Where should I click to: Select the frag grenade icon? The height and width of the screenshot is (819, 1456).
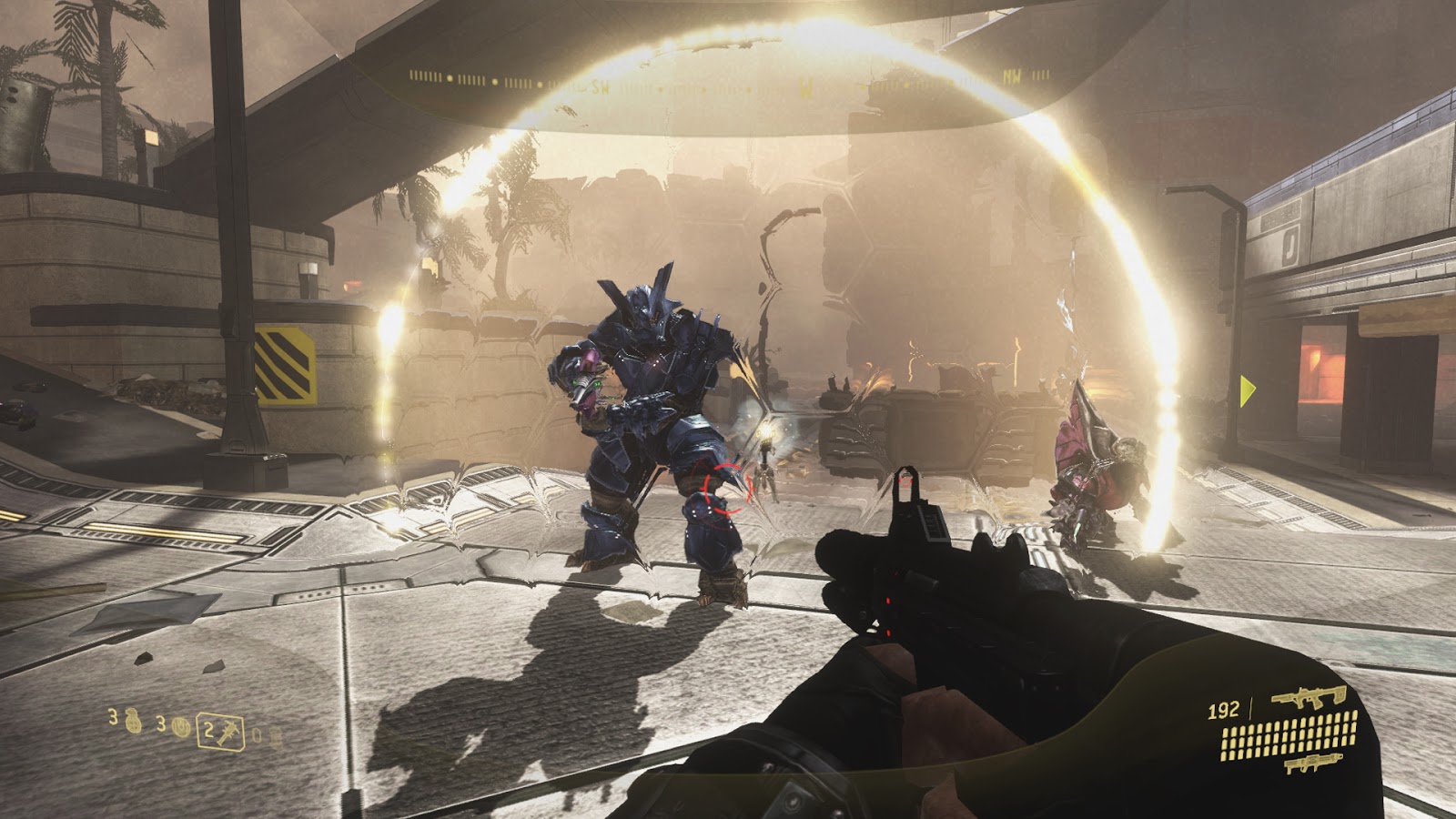(132, 722)
